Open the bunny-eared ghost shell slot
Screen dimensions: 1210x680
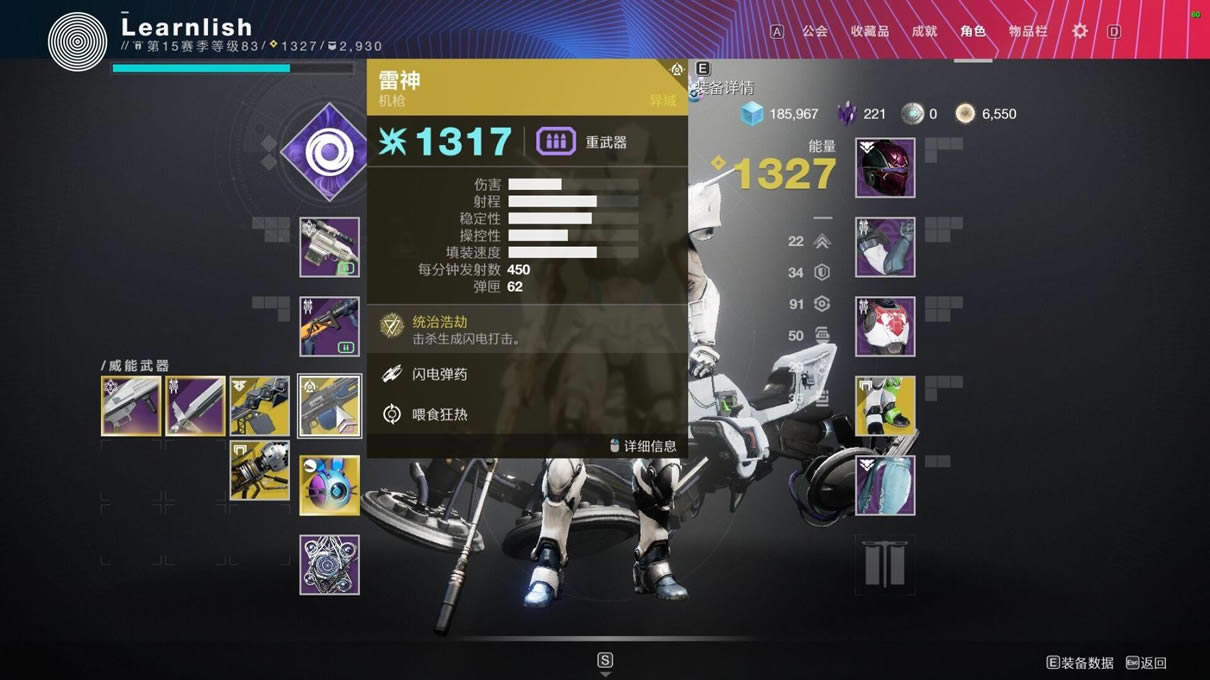(x=330, y=485)
